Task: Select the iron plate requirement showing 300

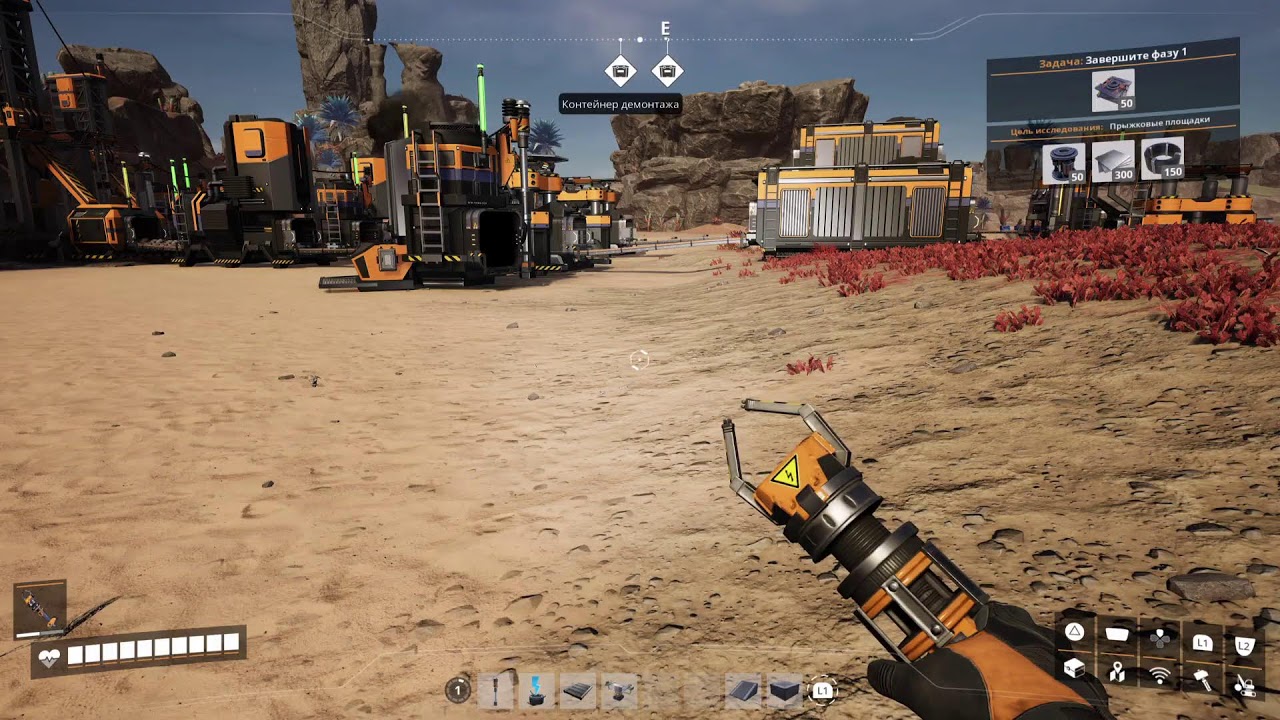Action: (x=1113, y=160)
